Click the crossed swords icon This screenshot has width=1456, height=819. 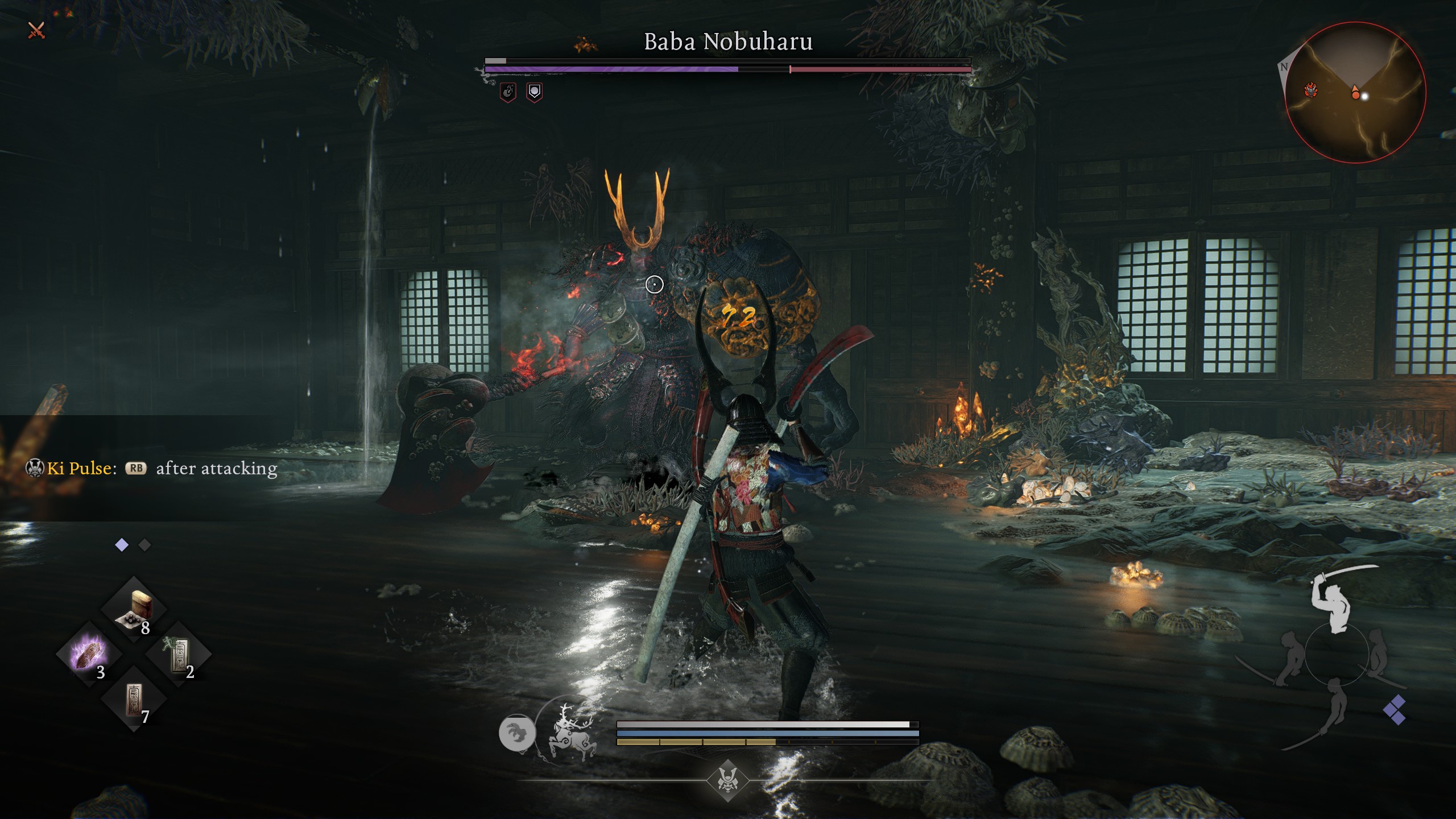(x=36, y=30)
